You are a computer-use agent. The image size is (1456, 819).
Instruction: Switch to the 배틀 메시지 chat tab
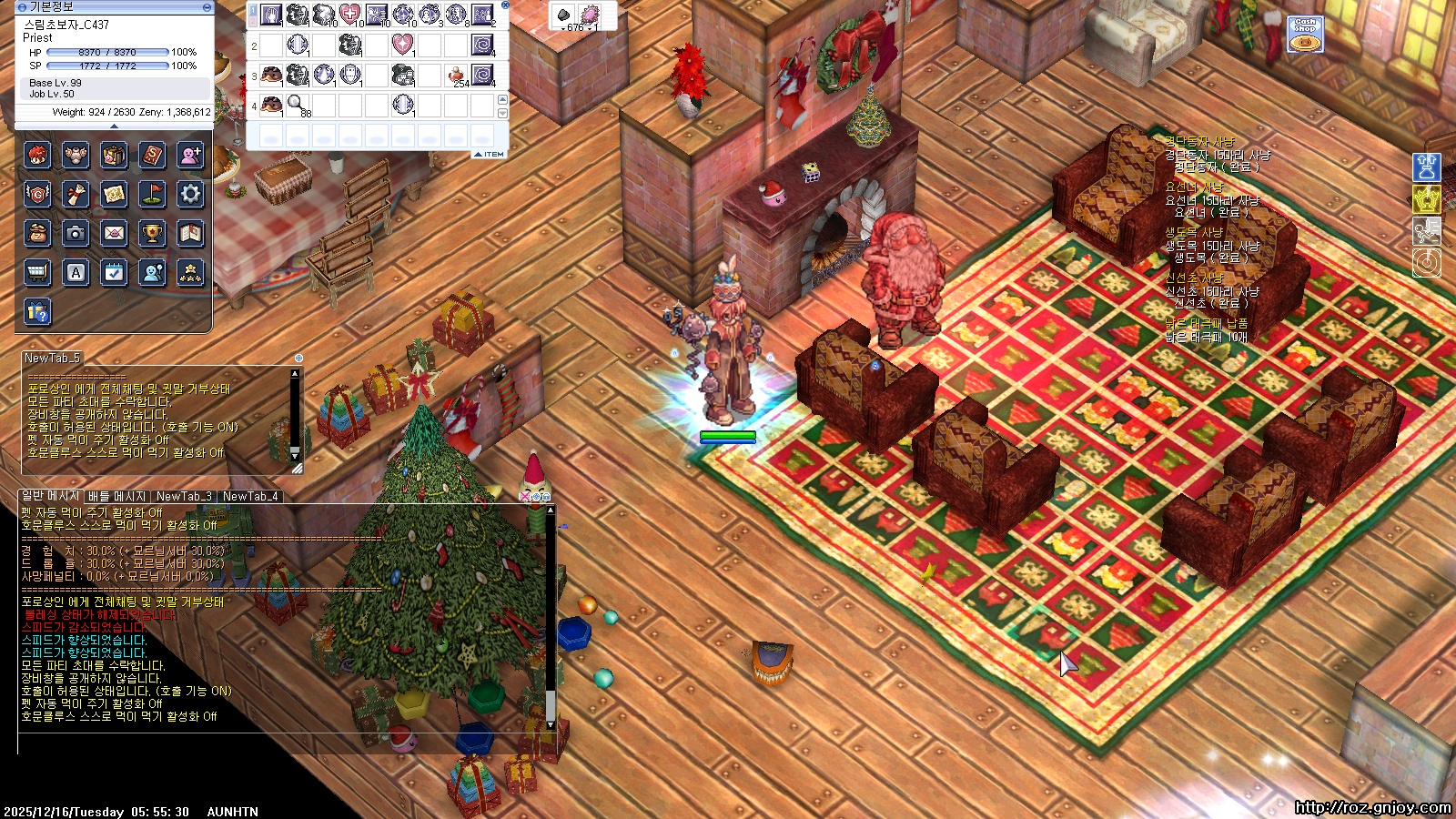tap(116, 497)
